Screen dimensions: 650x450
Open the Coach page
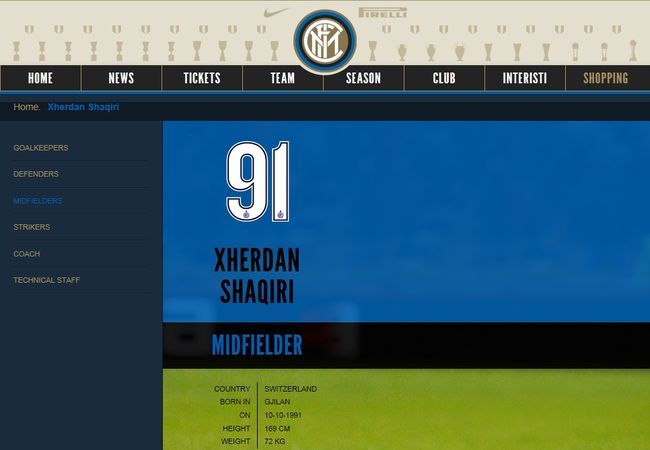point(27,254)
